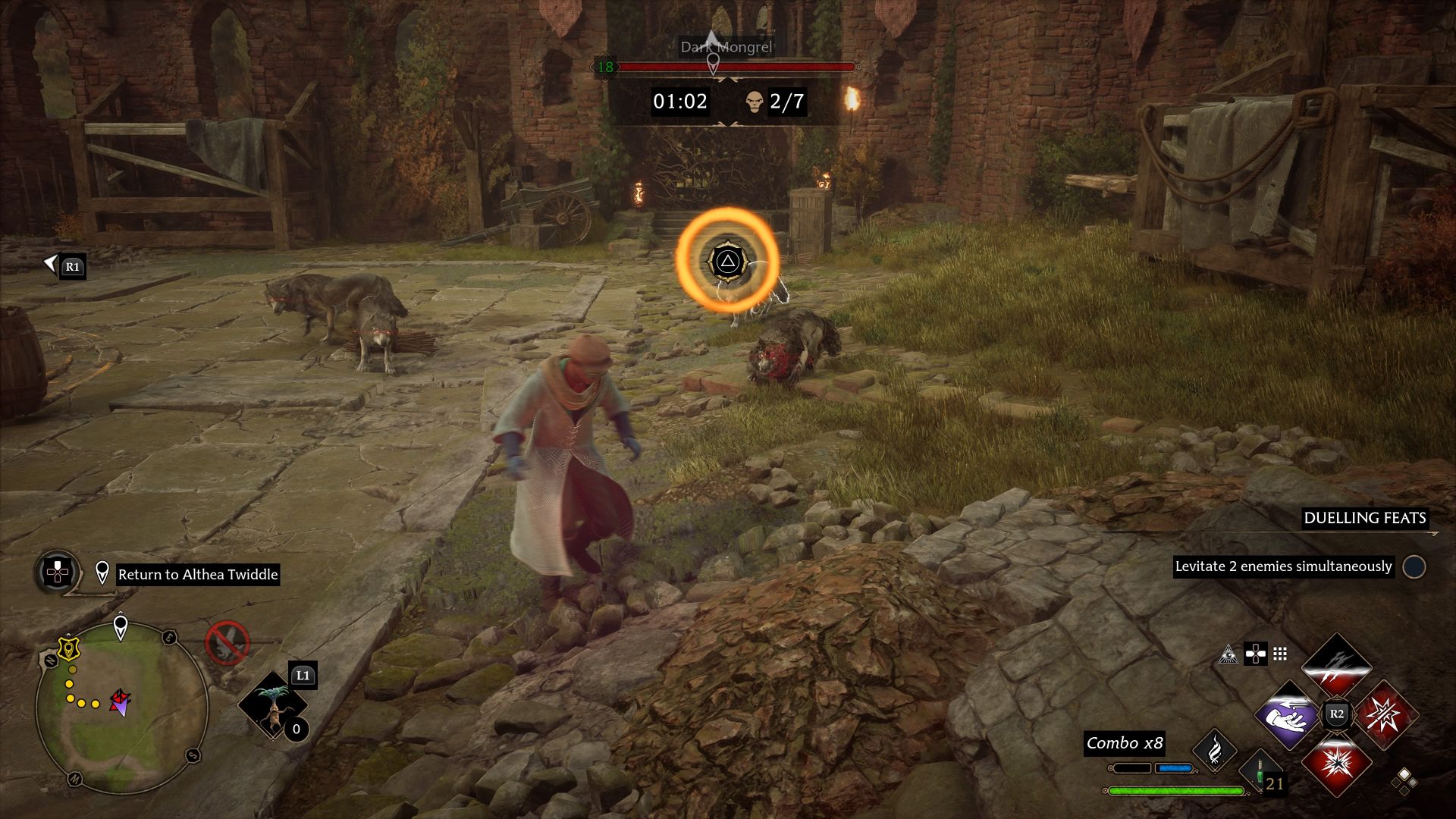The width and height of the screenshot is (1456, 819).
Task: Click the Levitate 2 enemies duelling feat
Action: click(x=1283, y=566)
